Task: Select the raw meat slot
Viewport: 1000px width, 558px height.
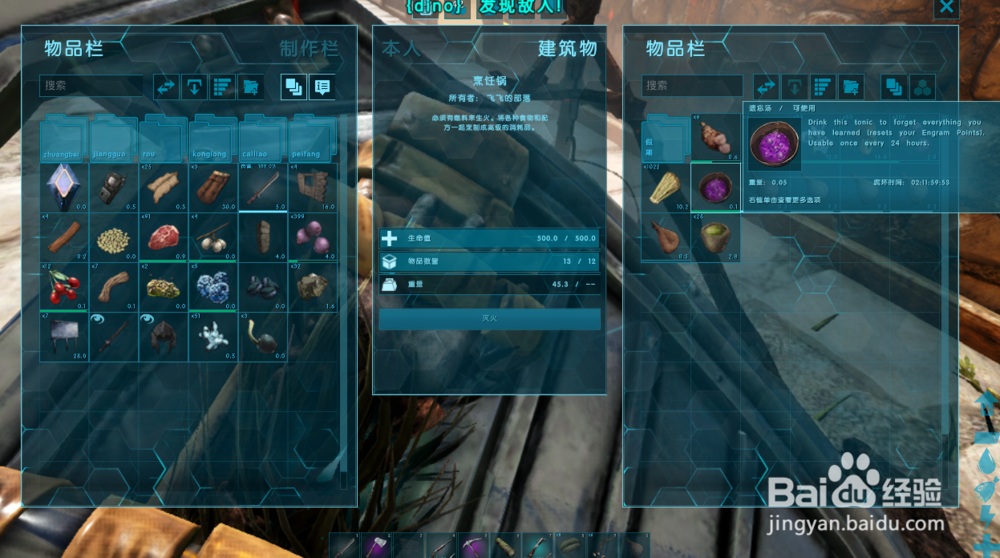Action: (x=164, y=237)
